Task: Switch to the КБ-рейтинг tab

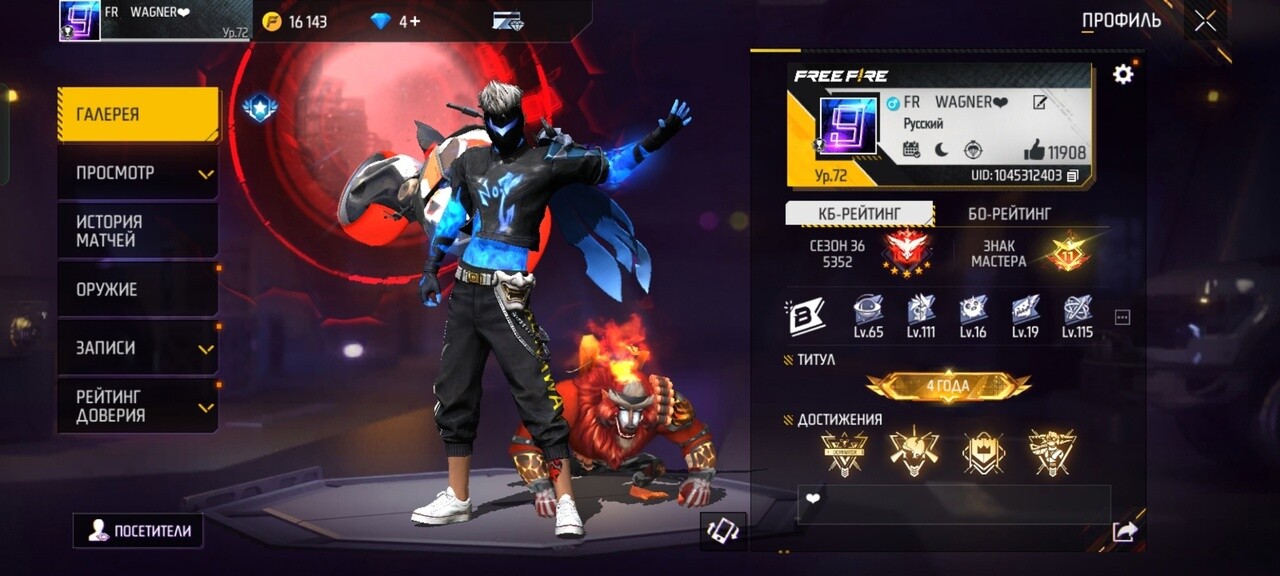Action: (x=859, y=213)
